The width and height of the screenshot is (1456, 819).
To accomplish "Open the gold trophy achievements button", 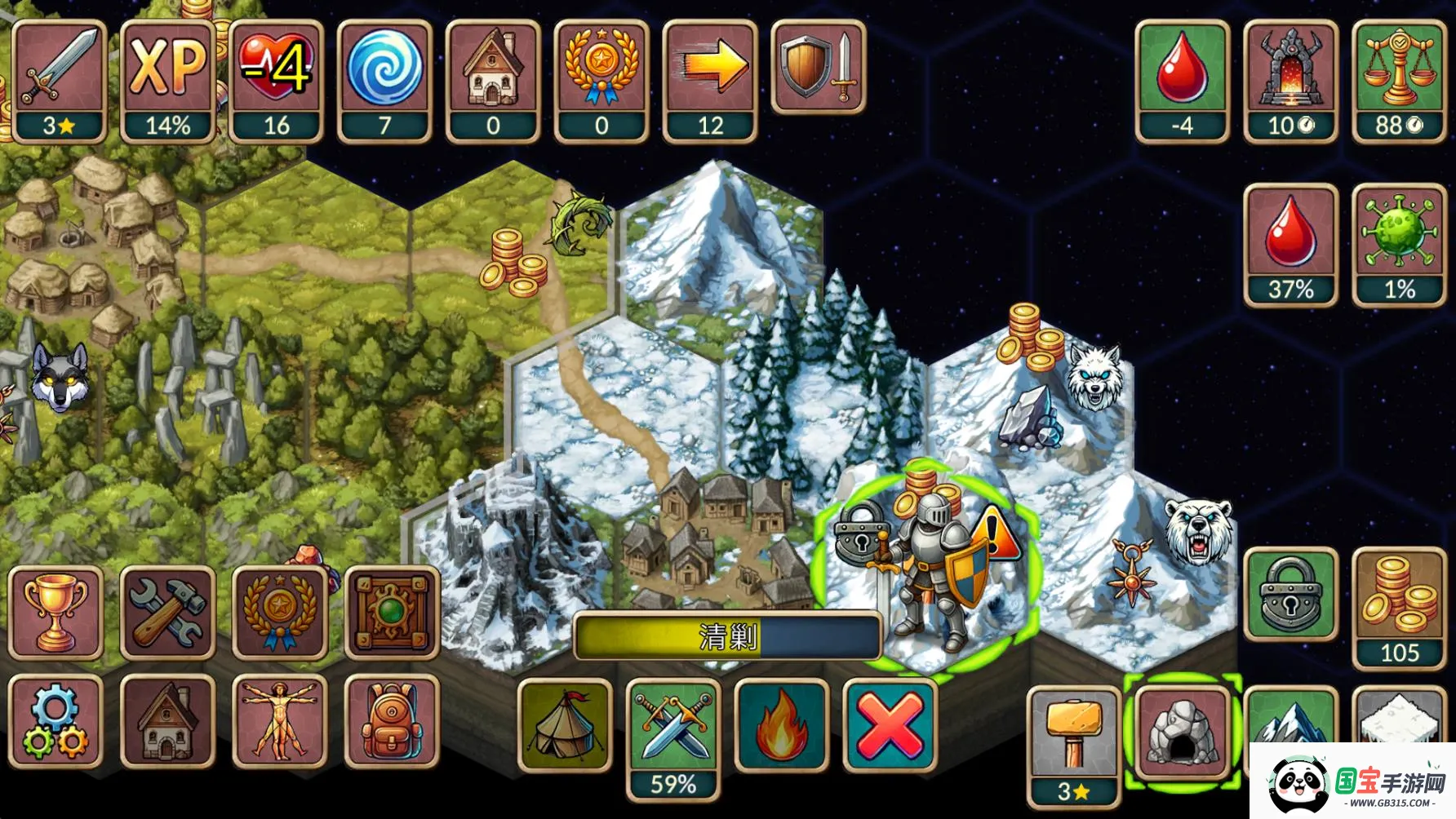I will pos(55,613).
